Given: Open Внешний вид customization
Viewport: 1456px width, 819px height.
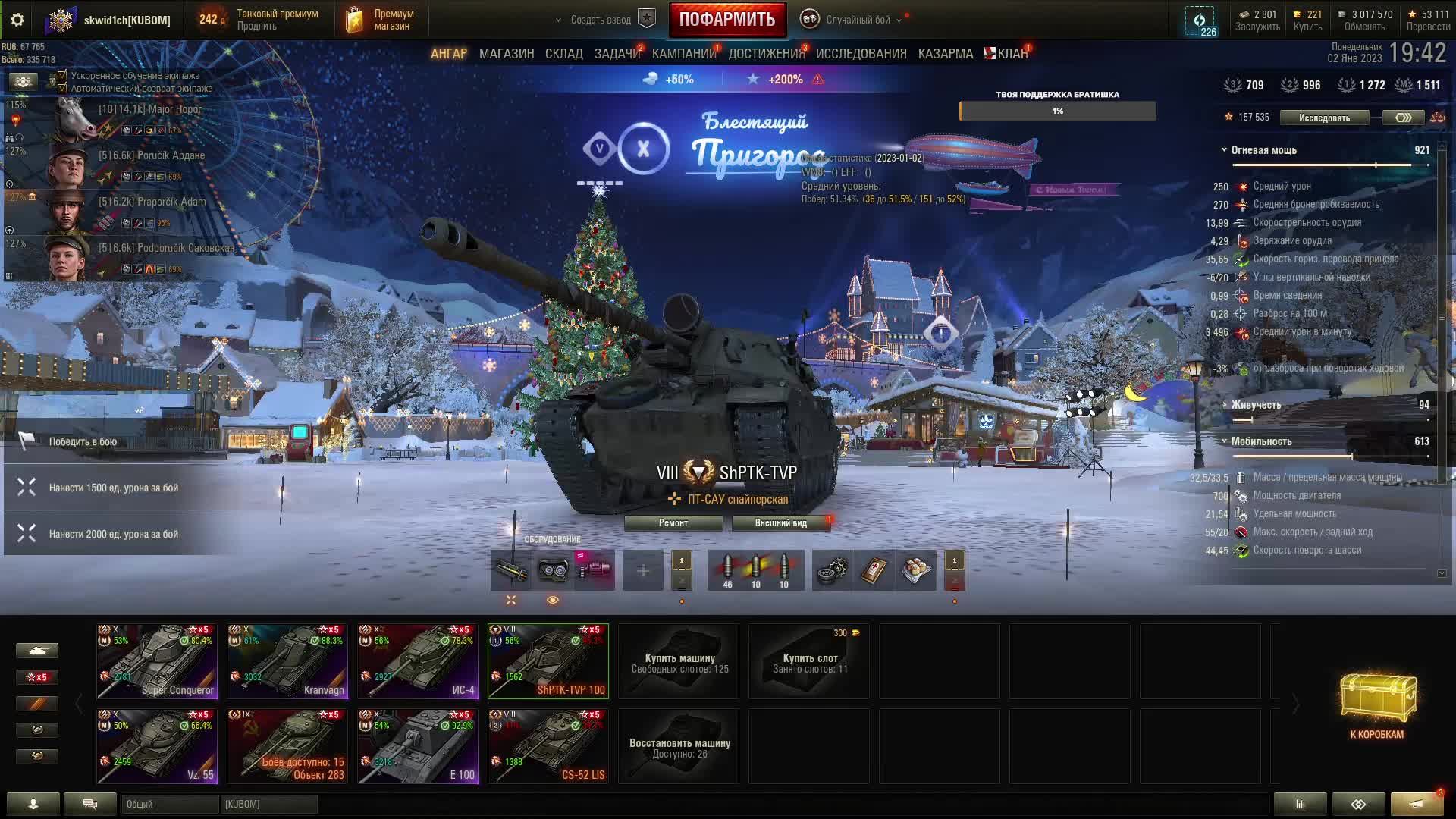Looking at the screenshot, I should pos(781,523).
